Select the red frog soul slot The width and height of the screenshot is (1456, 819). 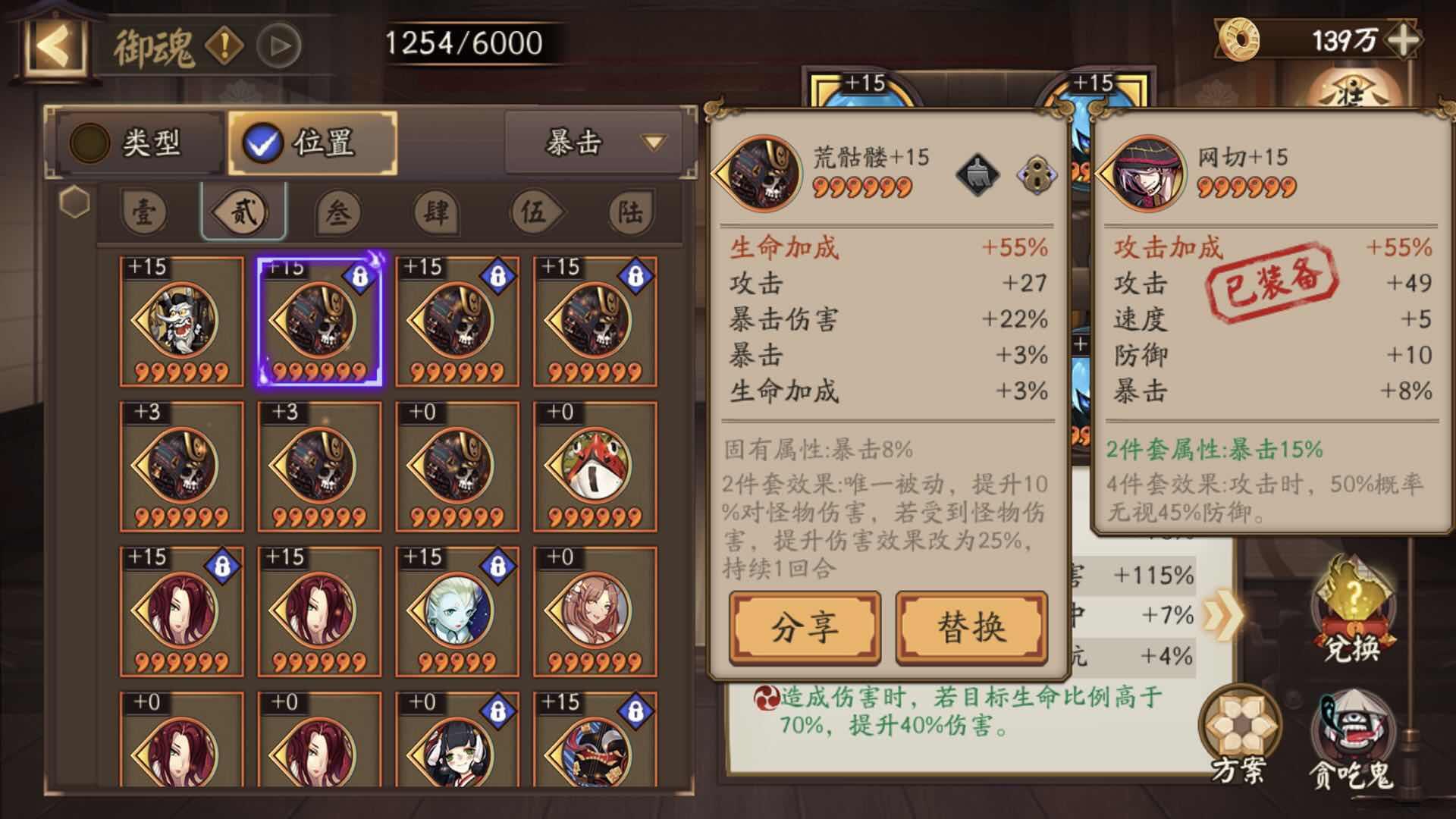(x=595, y=466)
